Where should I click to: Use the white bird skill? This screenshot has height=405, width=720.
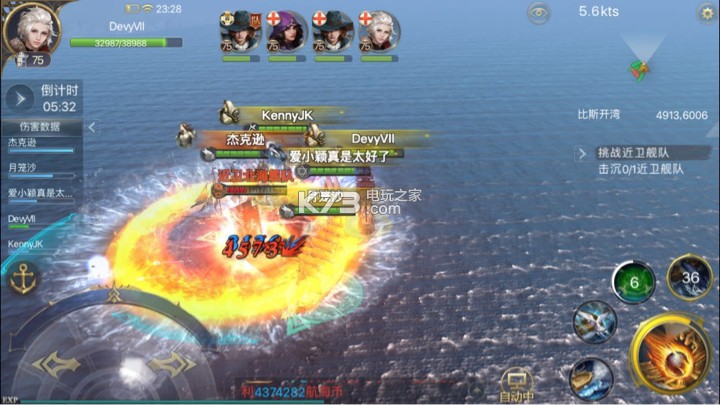[x=593, y=322]
